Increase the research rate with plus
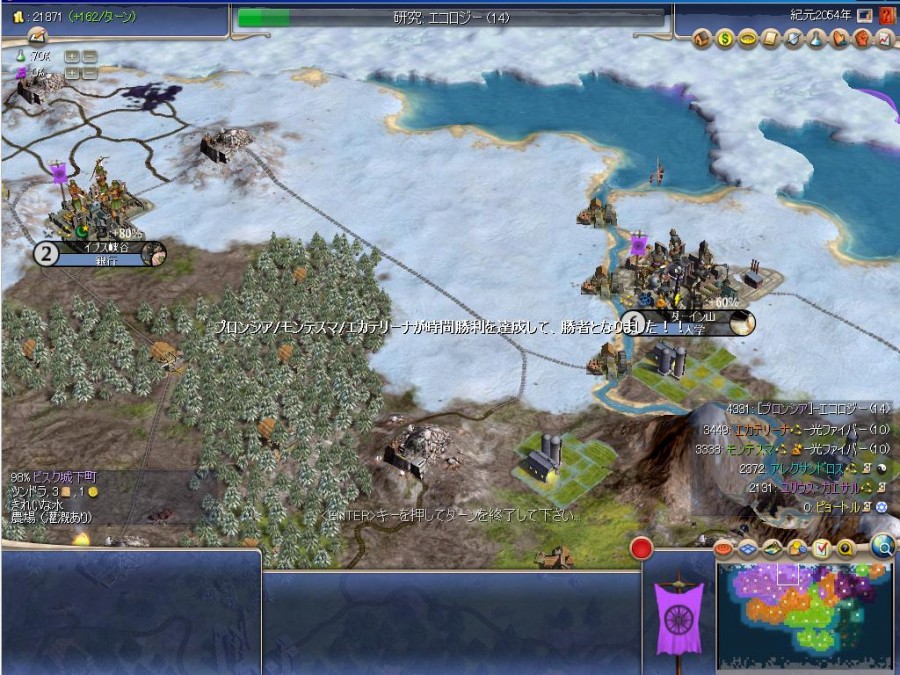 point(72,57)
